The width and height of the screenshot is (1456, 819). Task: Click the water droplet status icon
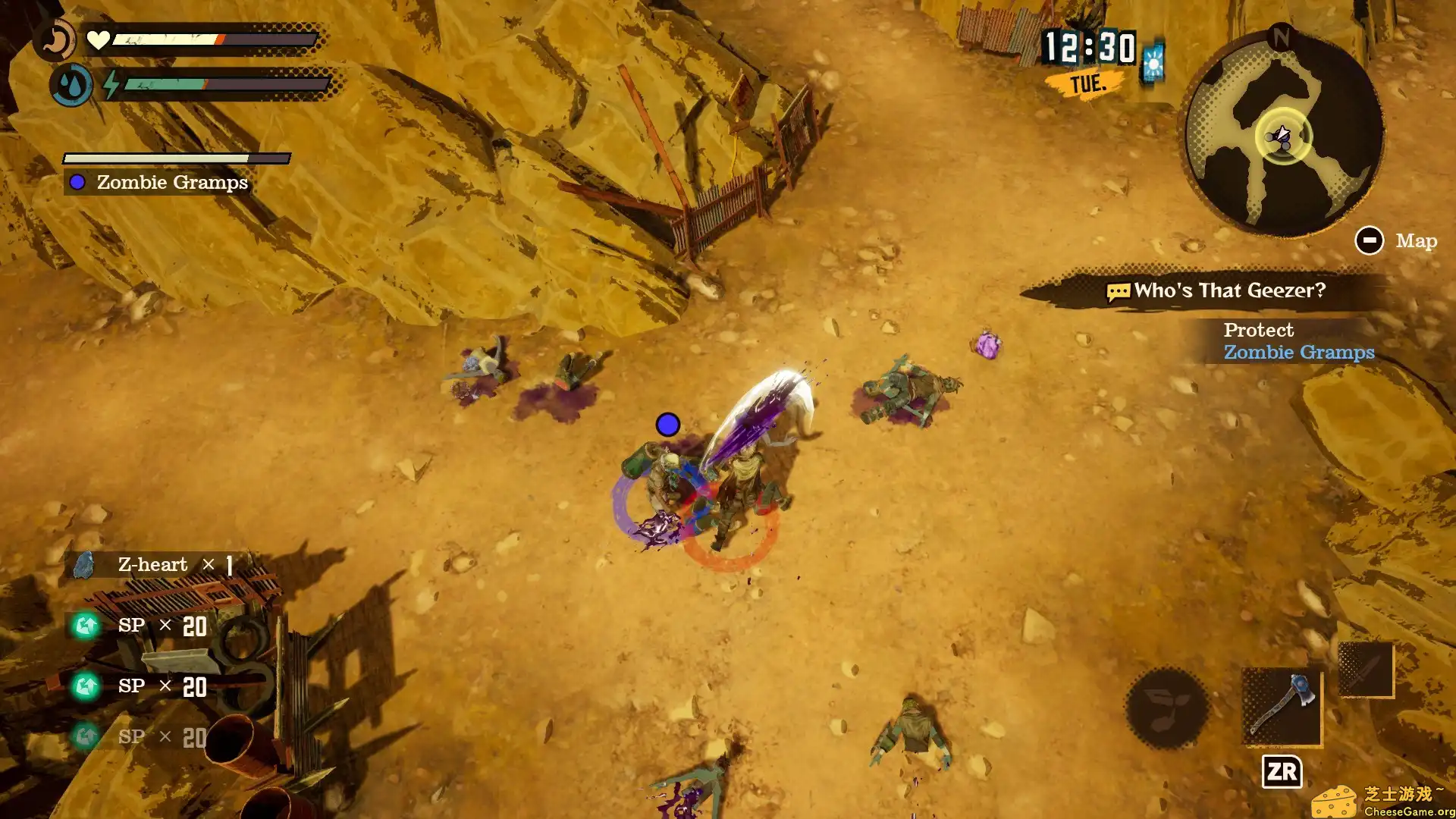pyautogui.click(x=72, y=85)
